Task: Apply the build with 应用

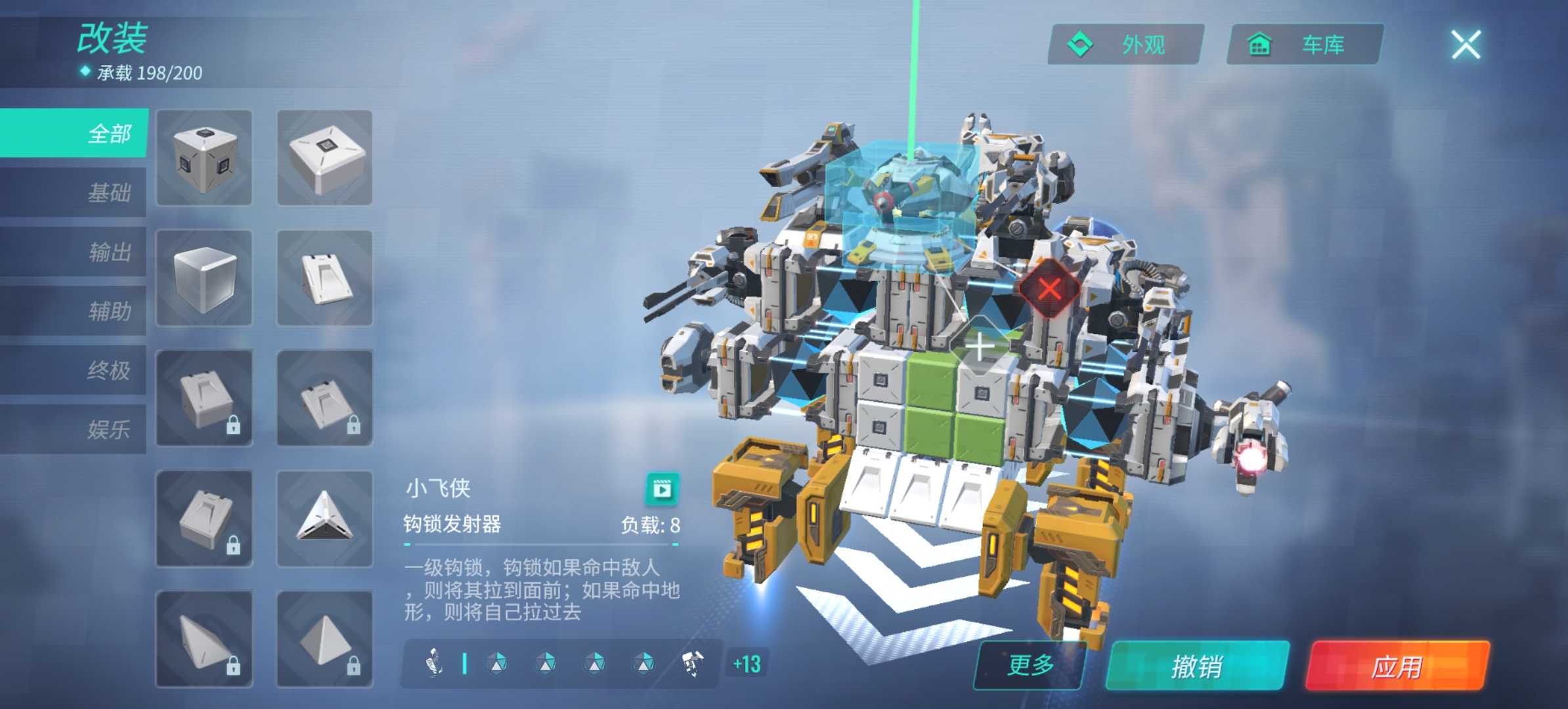Action: tap(1397, 666)
